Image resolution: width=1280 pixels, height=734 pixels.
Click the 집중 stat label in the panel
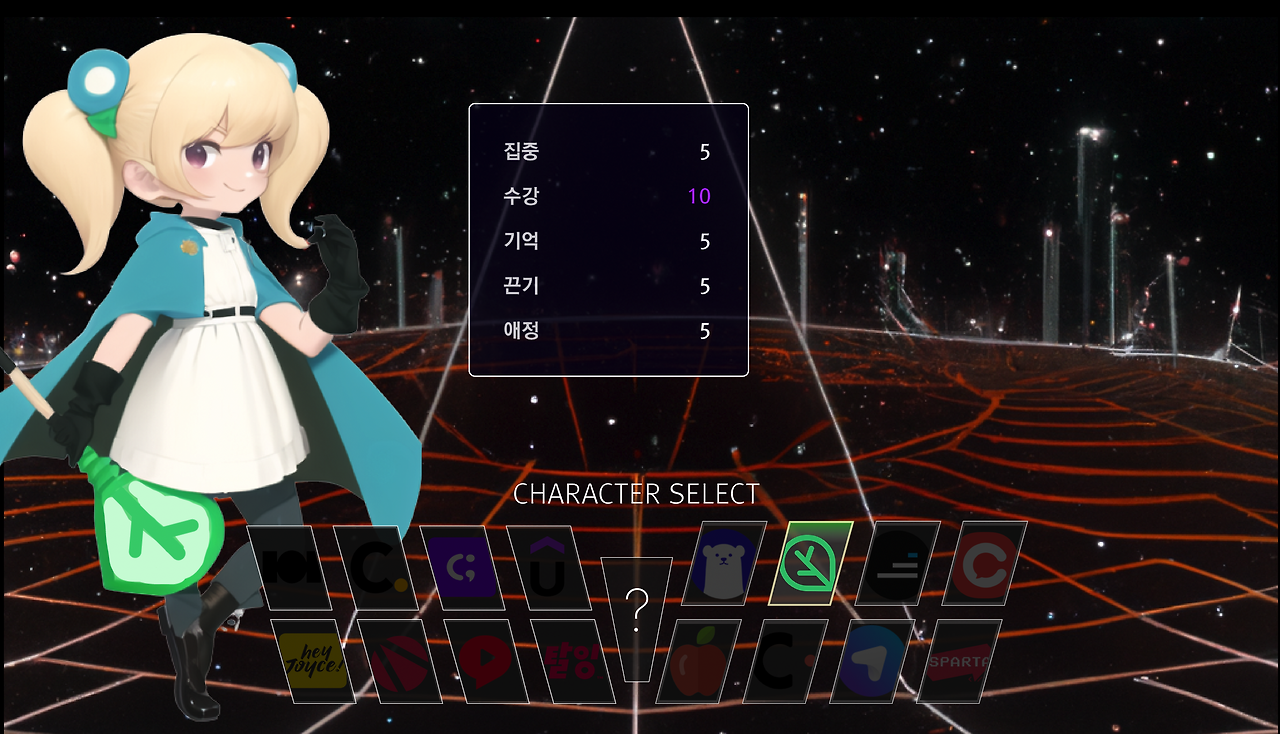coord(522,152)
